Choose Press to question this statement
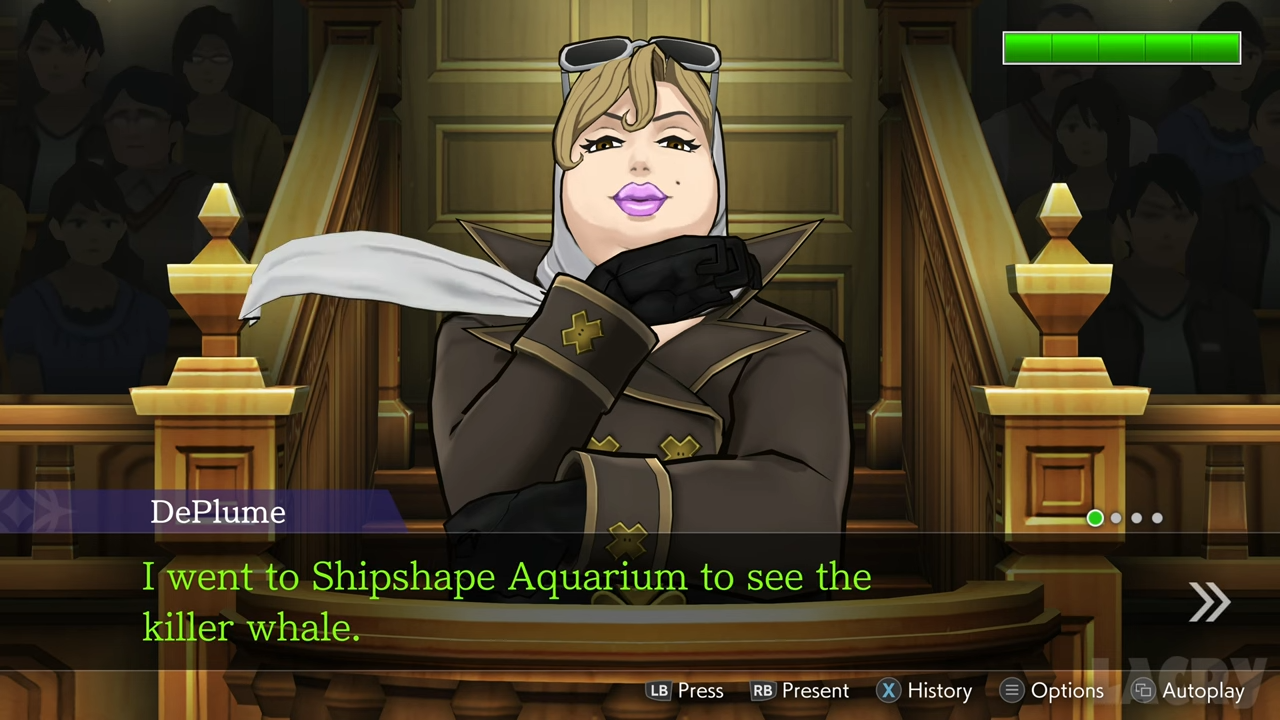The image size is (1280, 720). click(x=686, y=691)
